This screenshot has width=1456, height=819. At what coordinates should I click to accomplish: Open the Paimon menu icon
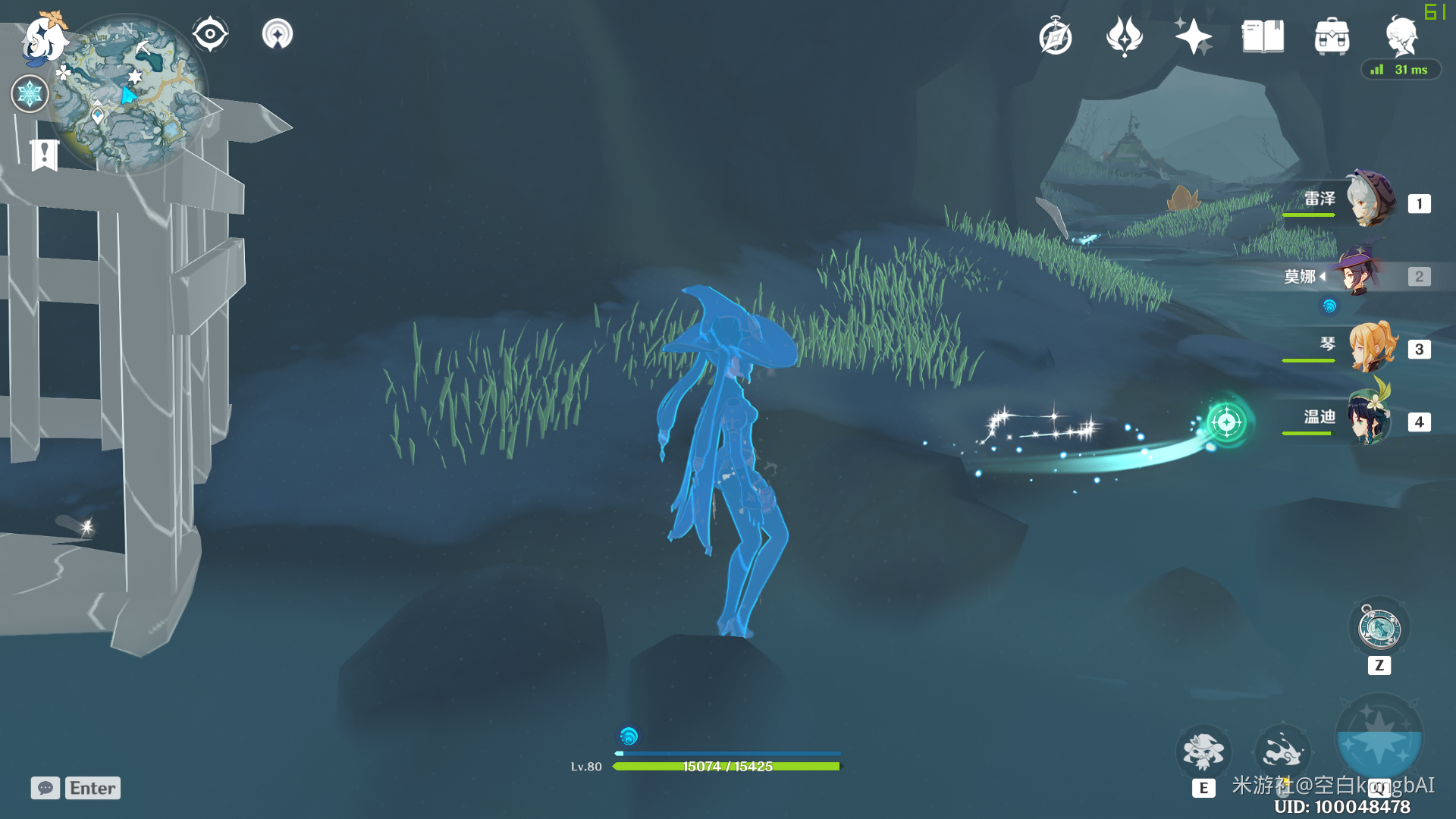pyautogui.click(x=44, y=38)
